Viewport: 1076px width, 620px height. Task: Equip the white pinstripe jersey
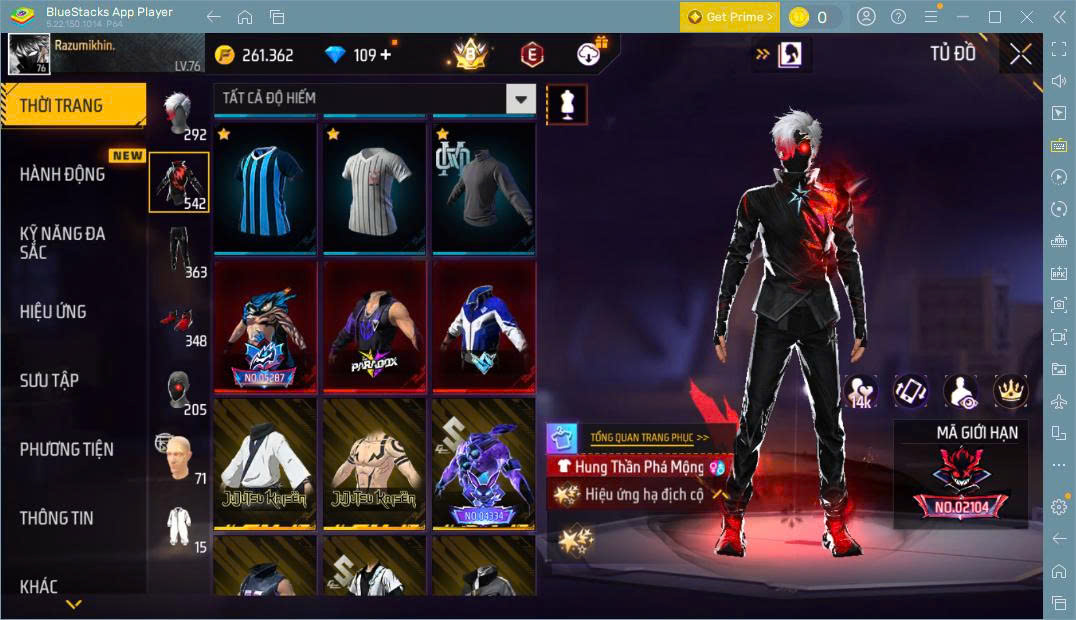click(375, 187)
